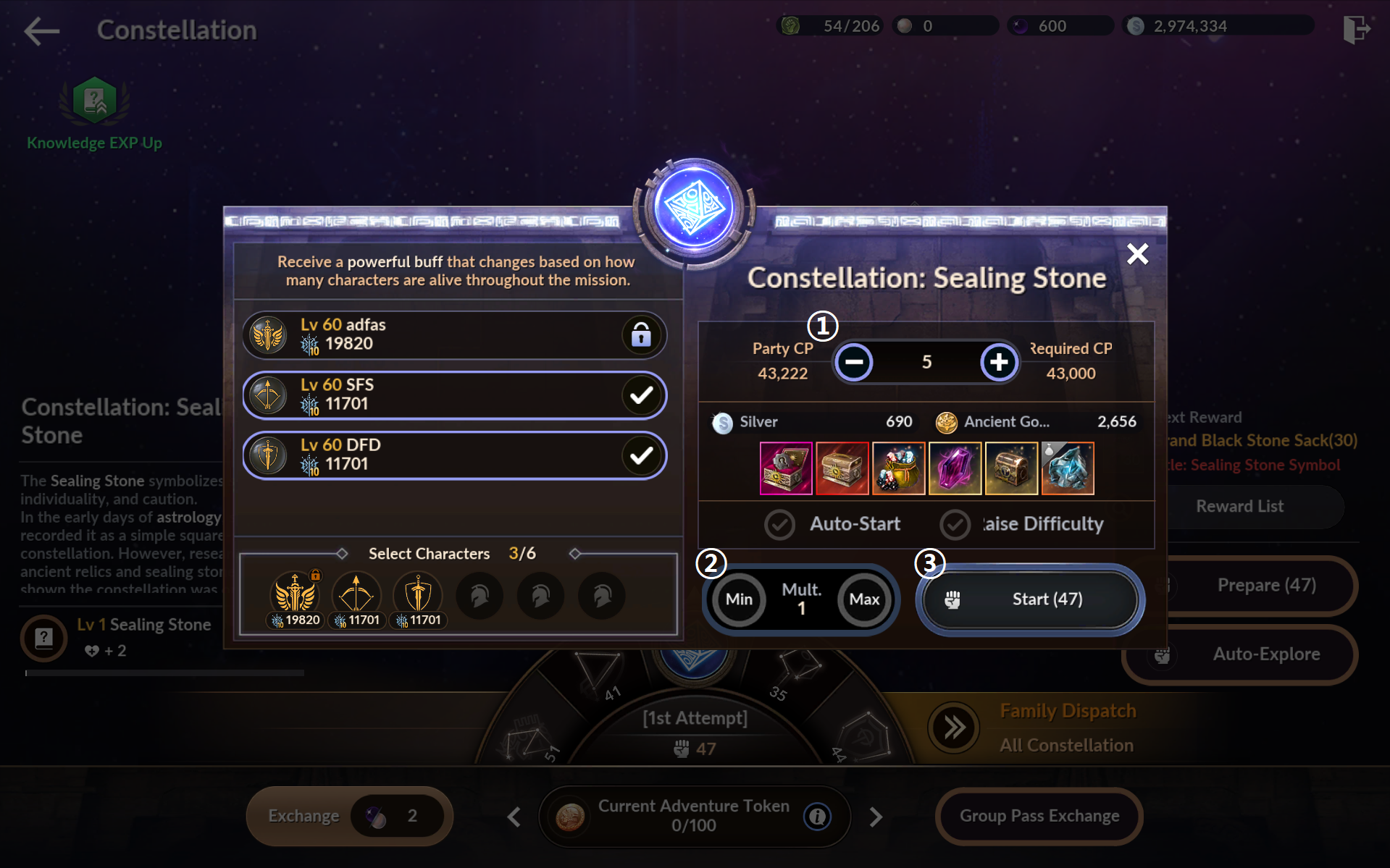The width and height of the screenshot is (1390, 868).
Task: Show Current Adventure Token info
Action: point(817,817)
